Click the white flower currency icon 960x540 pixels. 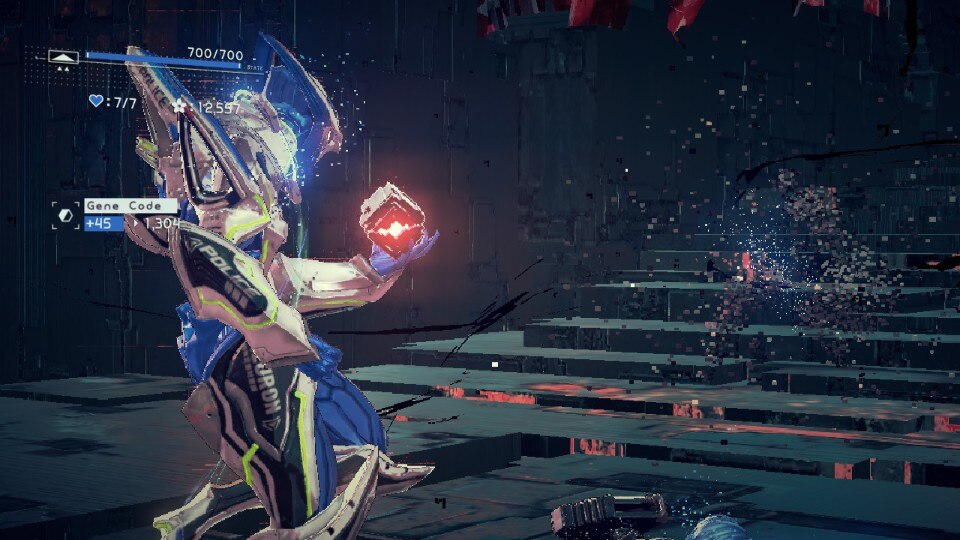click(180, 104)
